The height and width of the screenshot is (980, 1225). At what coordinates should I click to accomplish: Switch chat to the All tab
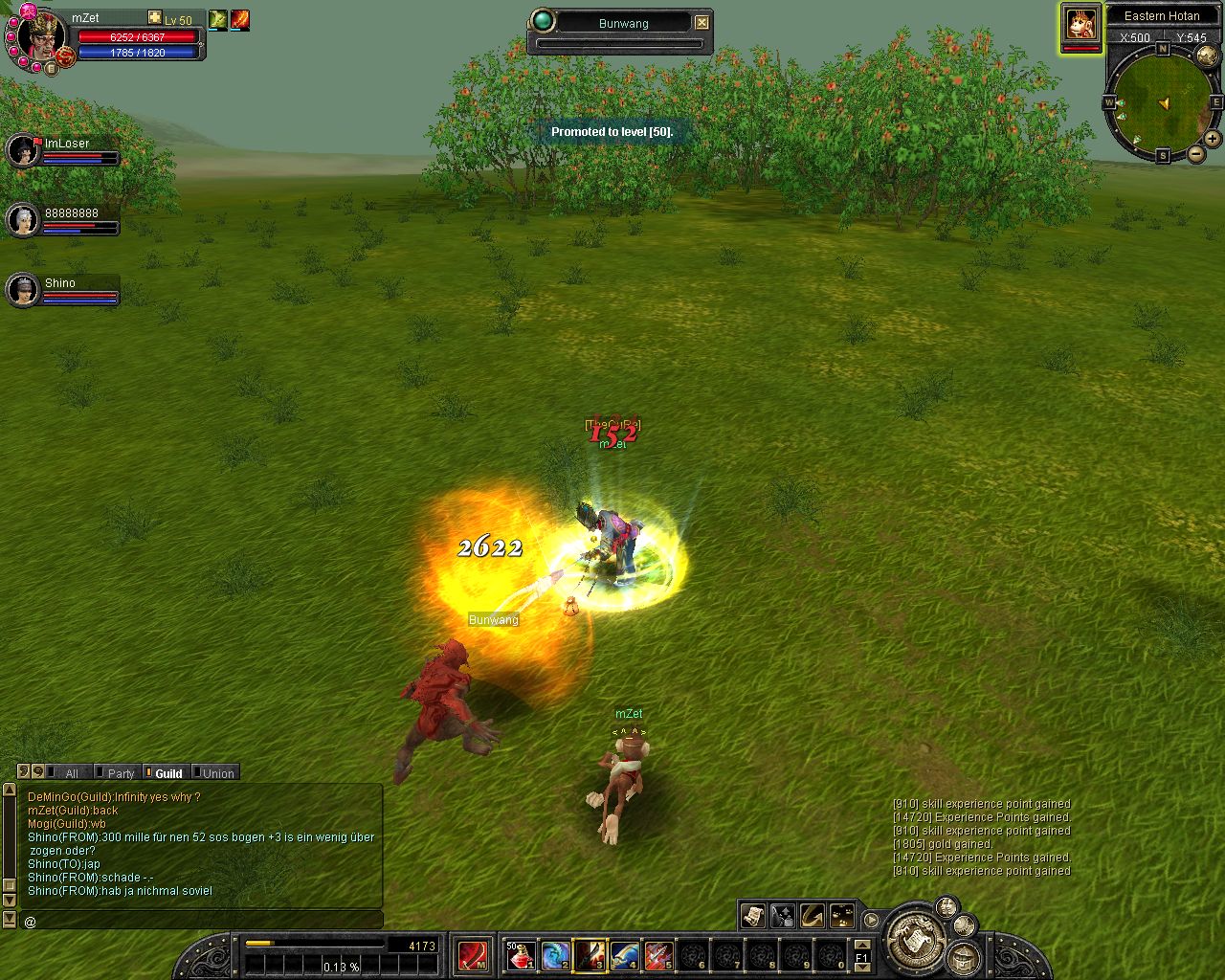[71, 773]
